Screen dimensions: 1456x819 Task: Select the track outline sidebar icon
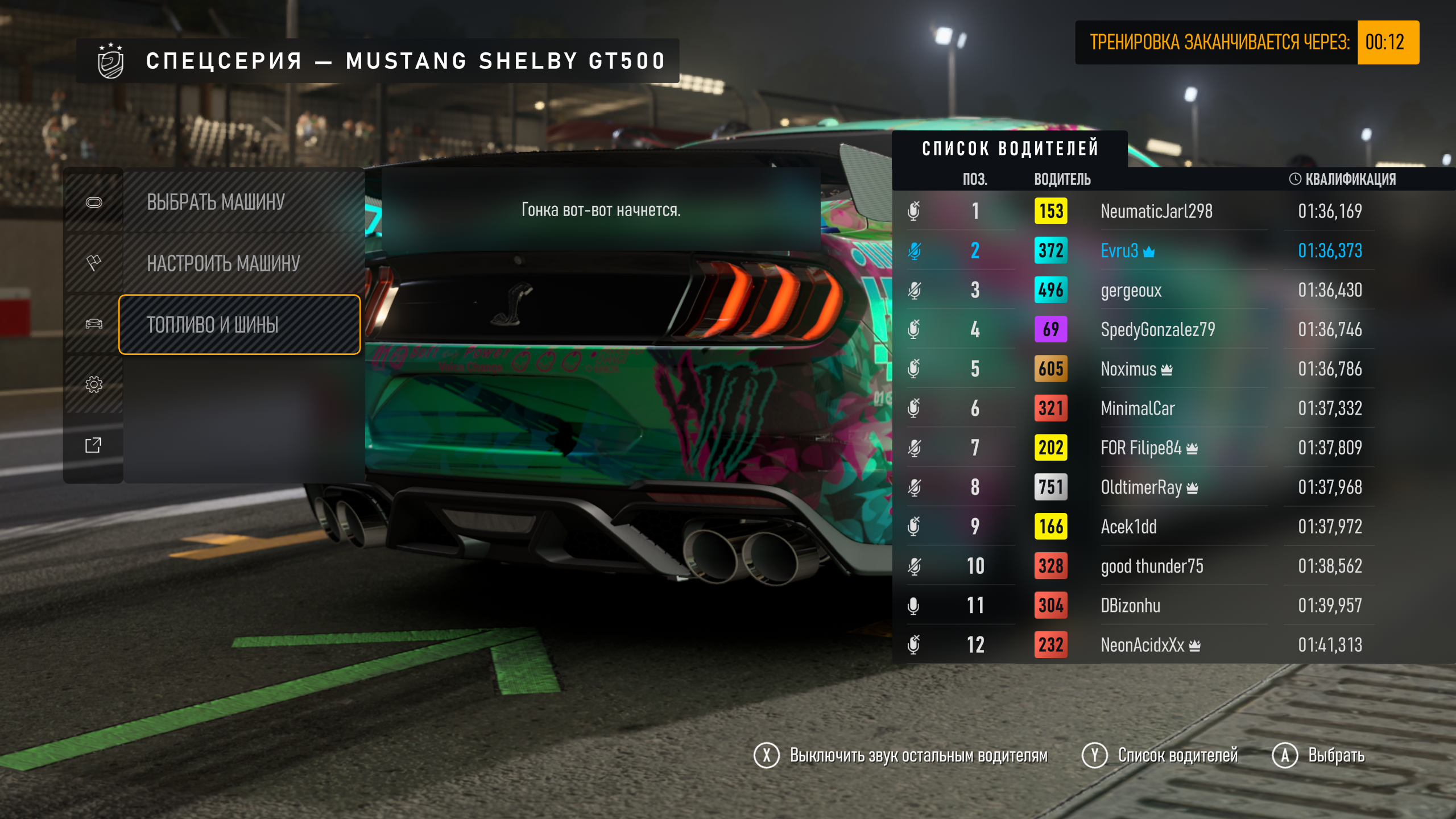click(94, 202)
